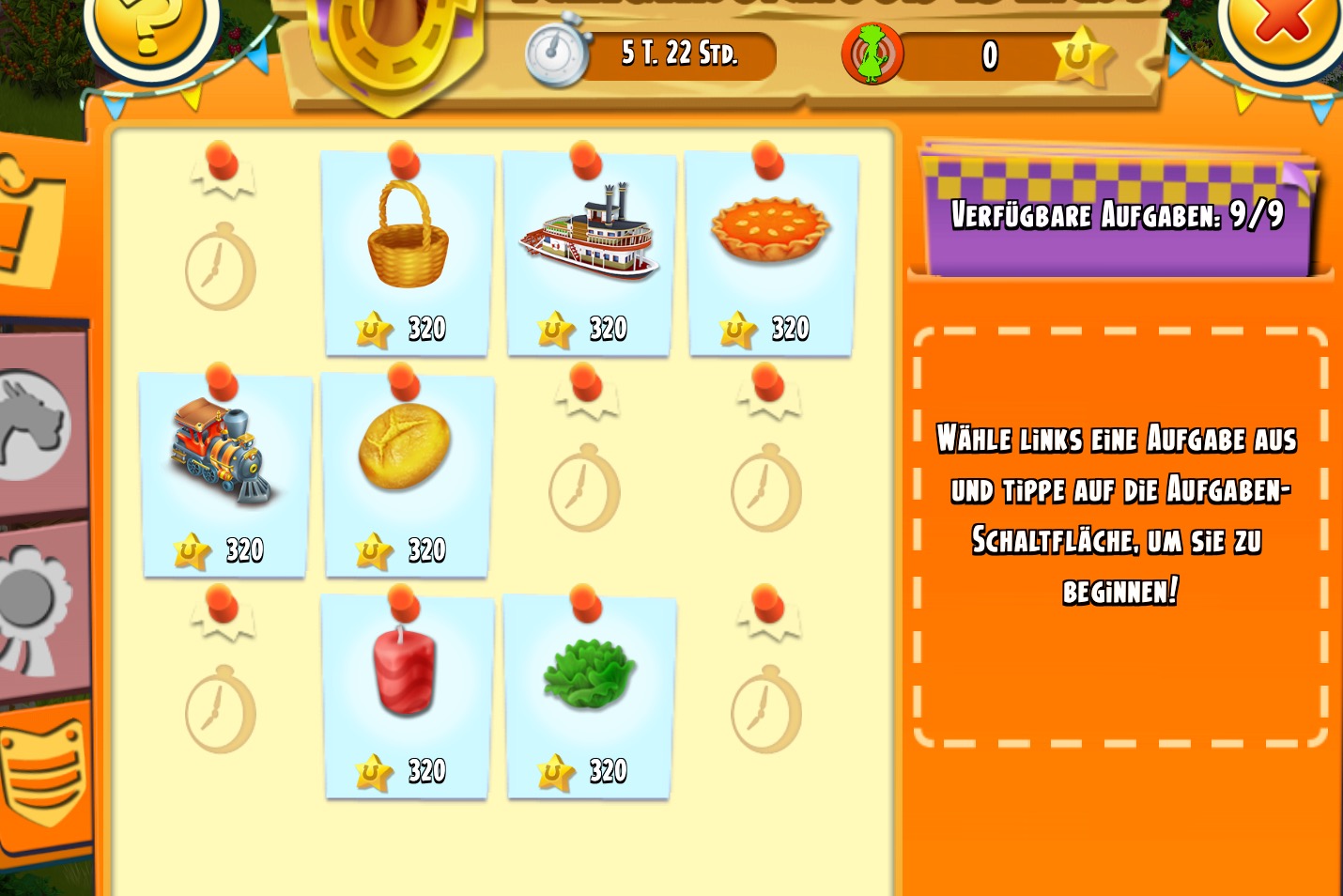This screenshot has width=1343, height=896.
Task: Click the golden horseshoe league emblem
Action: [394, 47]
